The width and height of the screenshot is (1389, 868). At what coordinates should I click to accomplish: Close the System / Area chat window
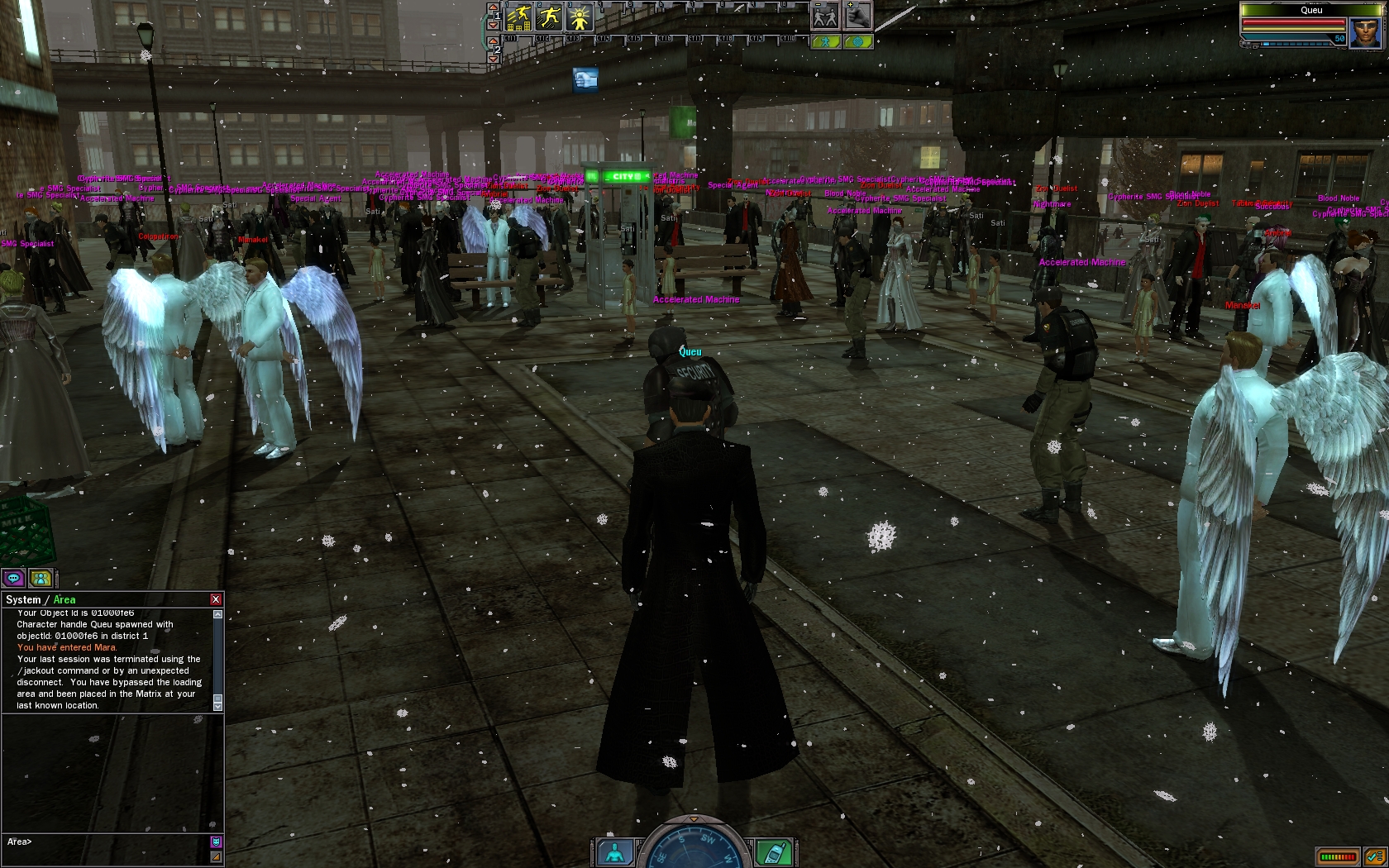pyautogui.click(x=216, y=599)
